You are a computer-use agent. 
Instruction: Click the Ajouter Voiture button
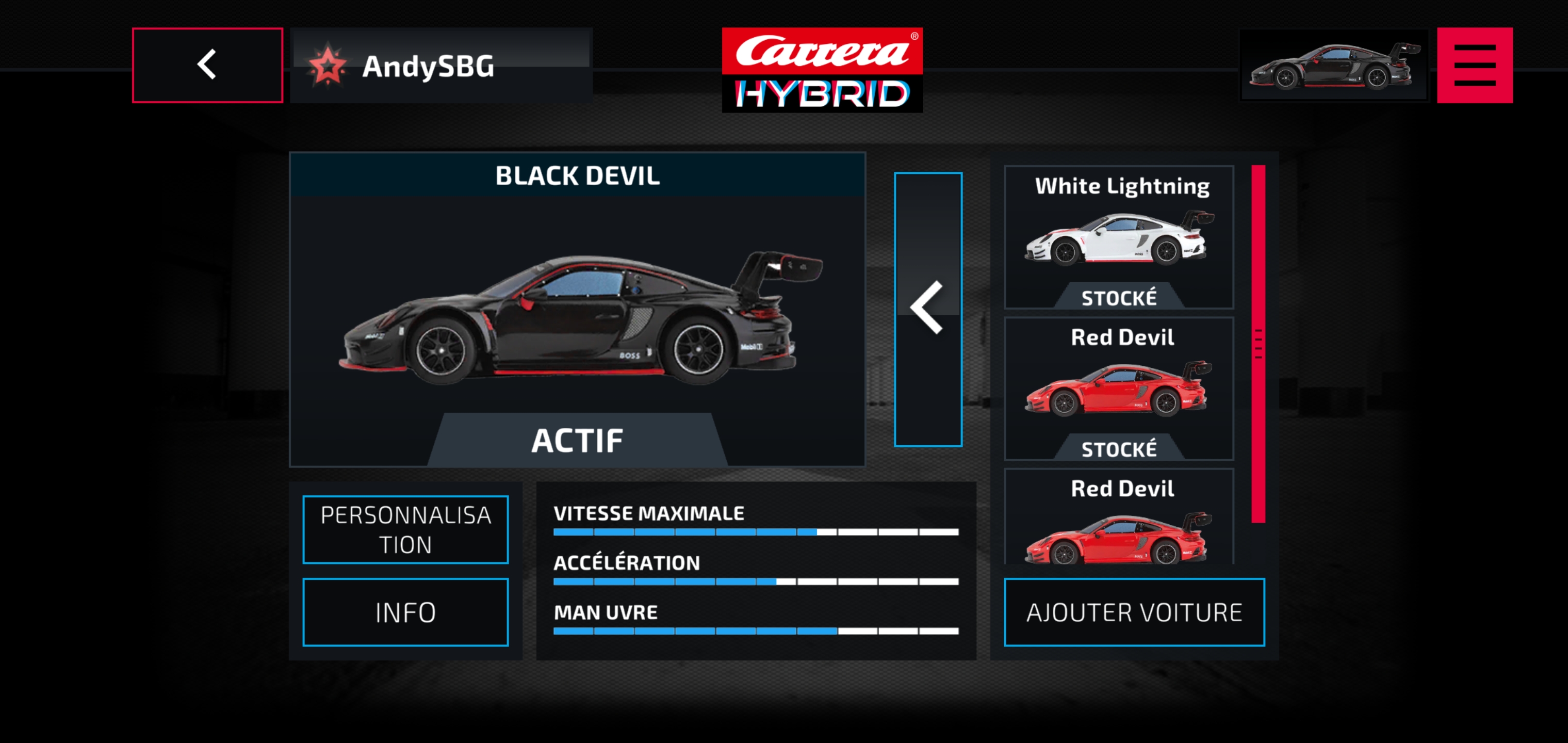tap(1133, 611)
